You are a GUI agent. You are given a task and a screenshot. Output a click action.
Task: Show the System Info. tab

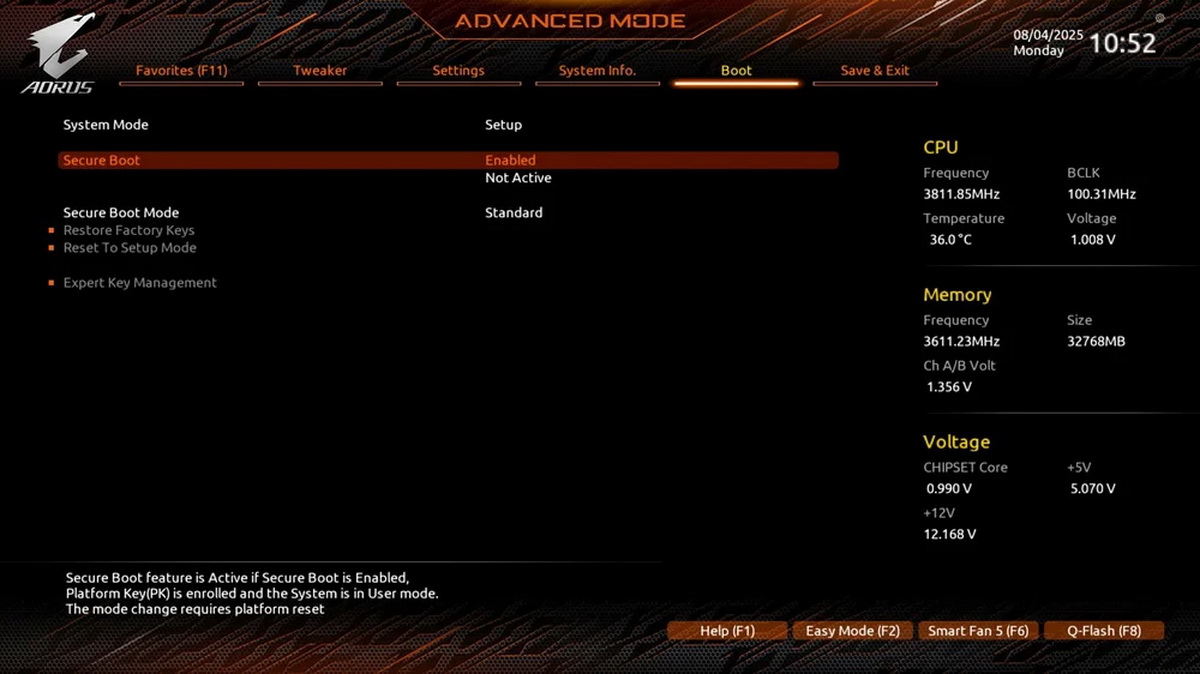point(597,71)
